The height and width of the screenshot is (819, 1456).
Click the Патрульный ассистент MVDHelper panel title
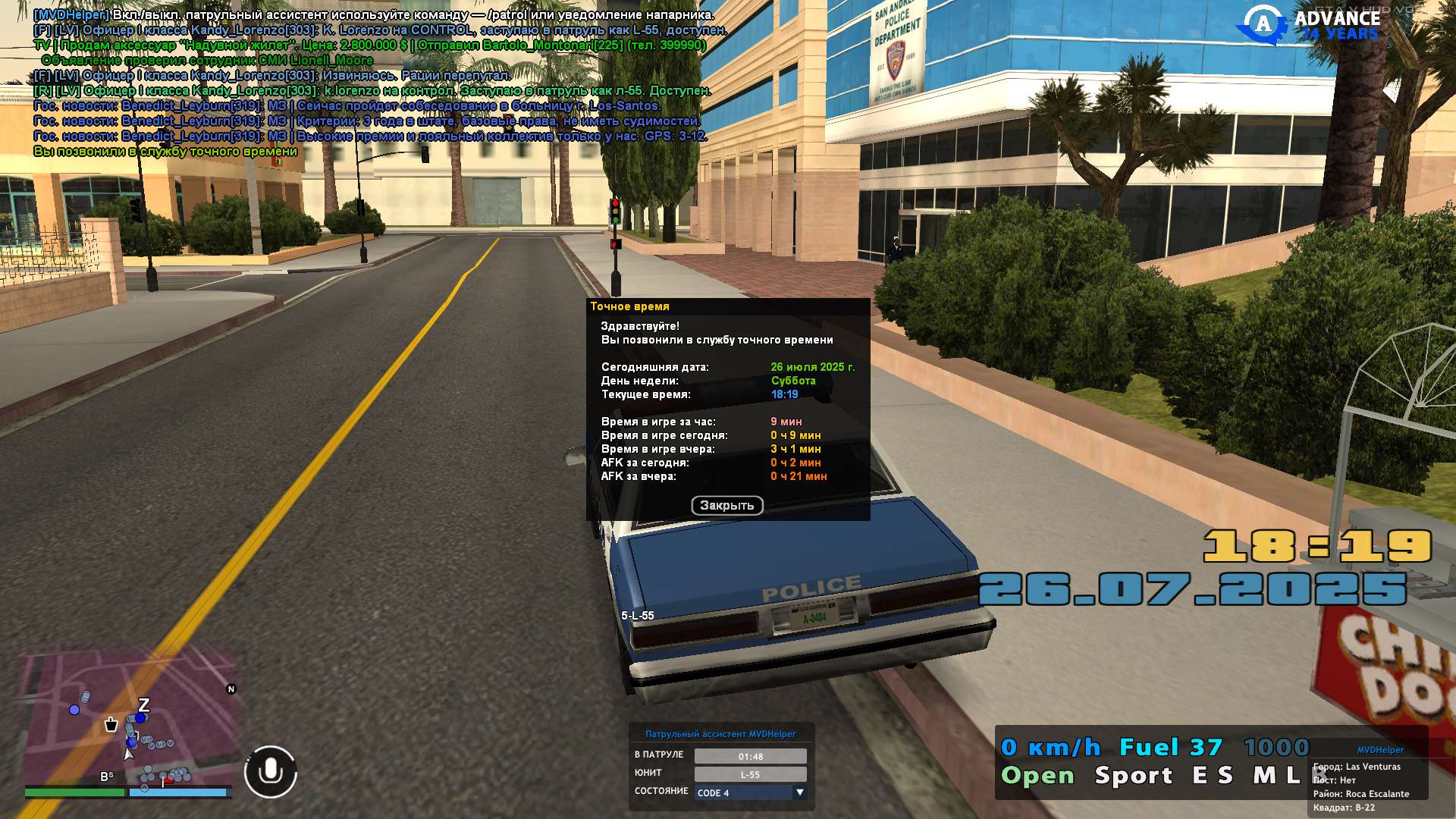(720, 734)
